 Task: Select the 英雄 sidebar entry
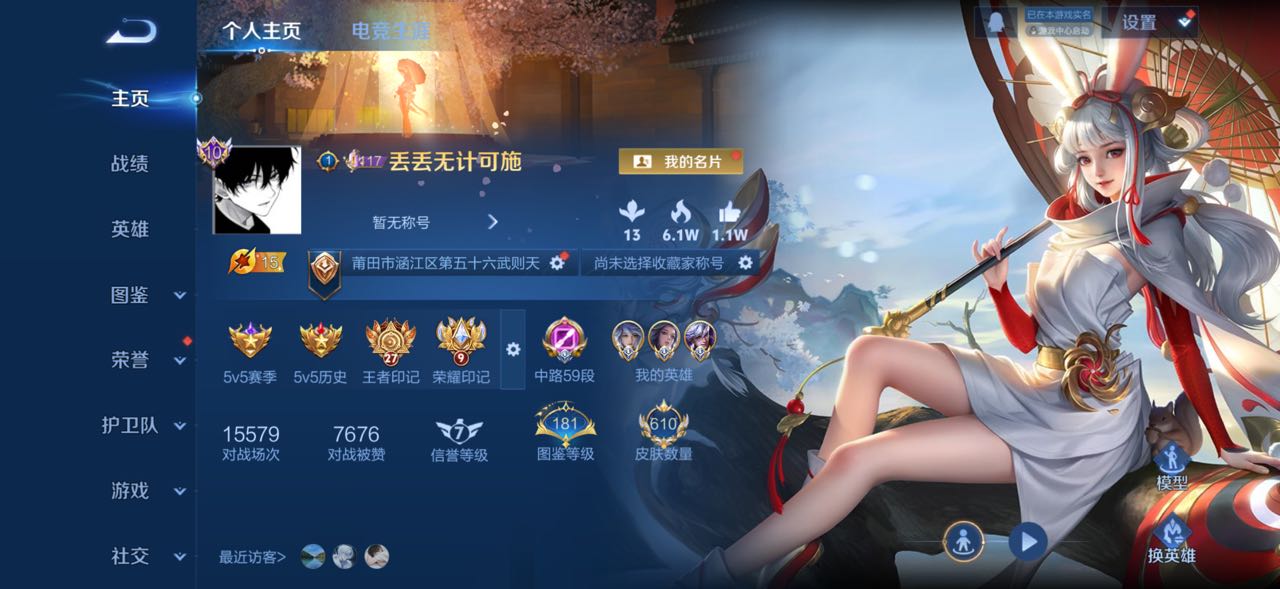pos(129,229)
